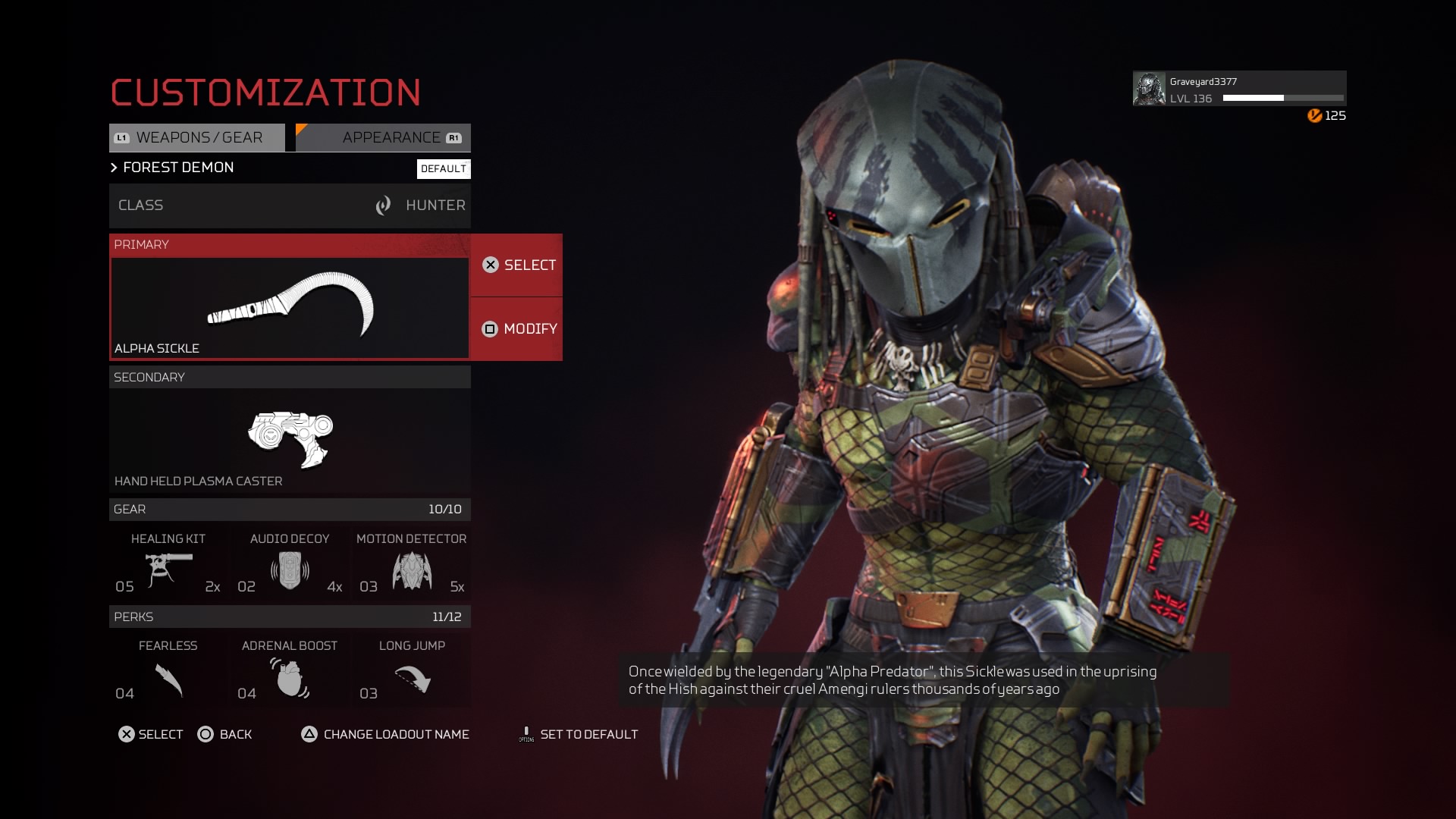Change the Hunter class row
Viewport: 1456px width, 819px height.
(290, 206)
